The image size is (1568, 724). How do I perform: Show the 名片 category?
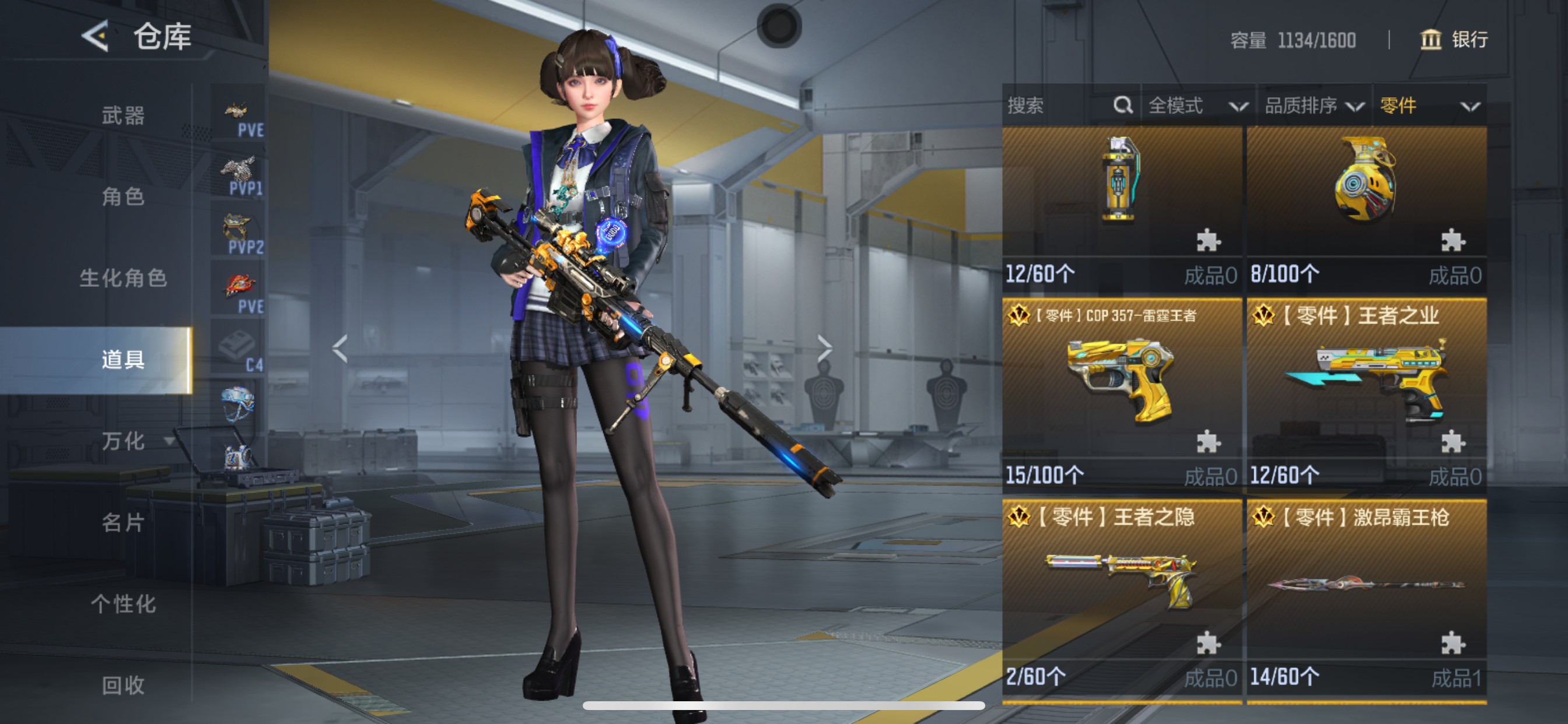(x=123, y=522)
